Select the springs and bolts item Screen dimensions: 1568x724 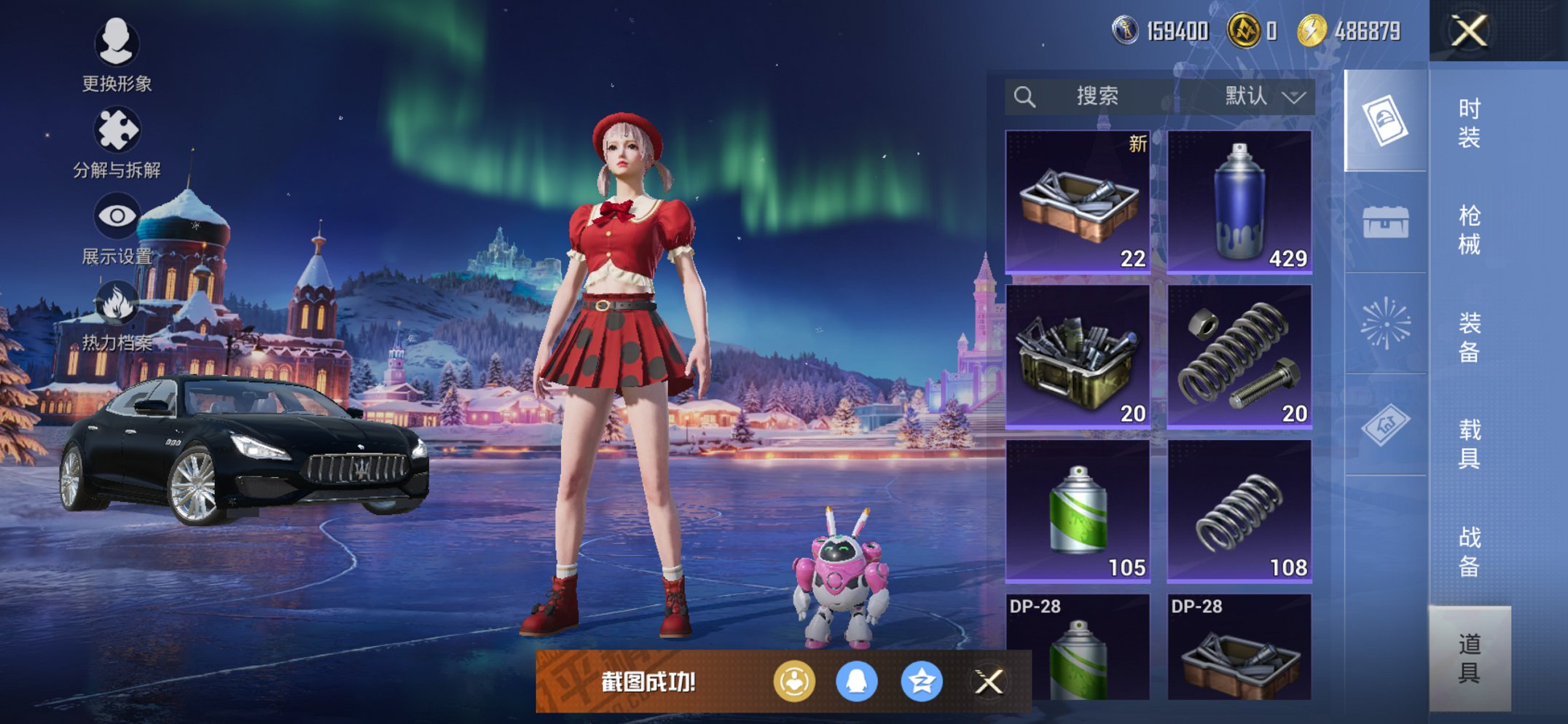(1239, 356)
